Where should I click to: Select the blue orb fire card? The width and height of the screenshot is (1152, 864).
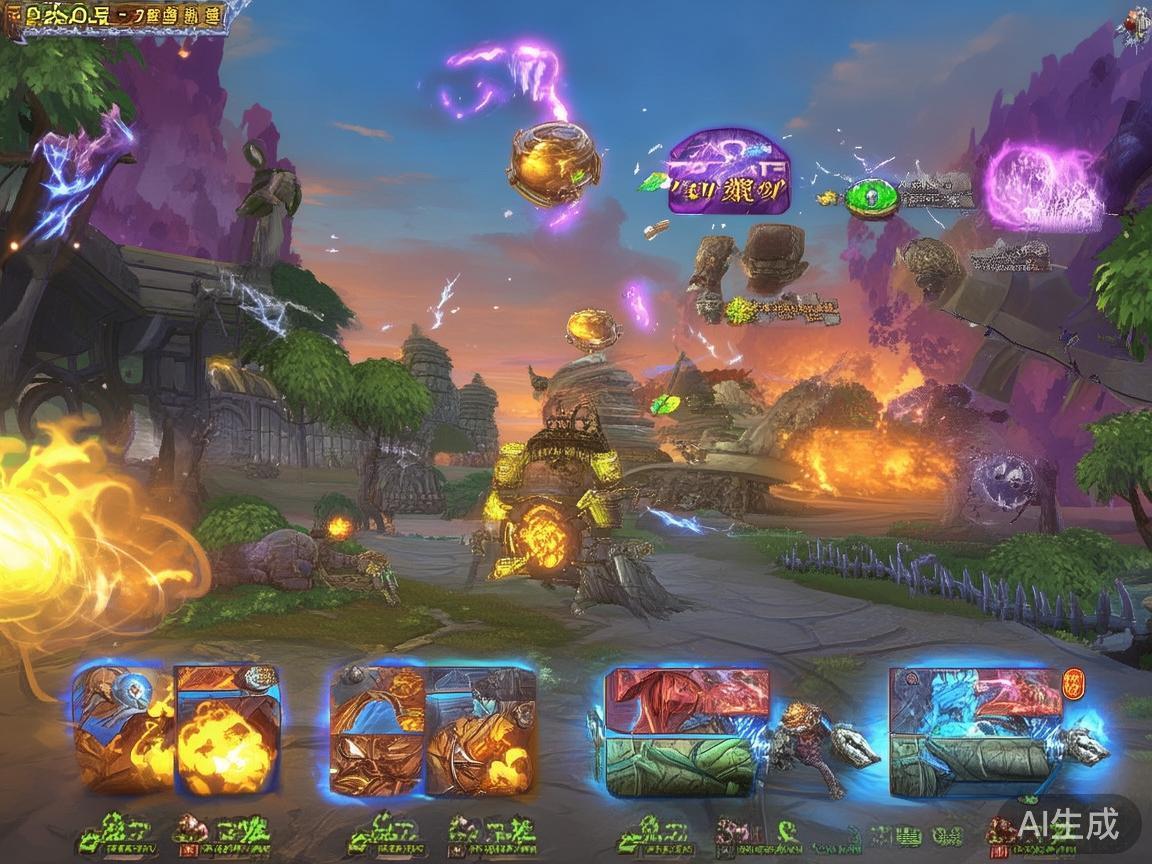124,728
